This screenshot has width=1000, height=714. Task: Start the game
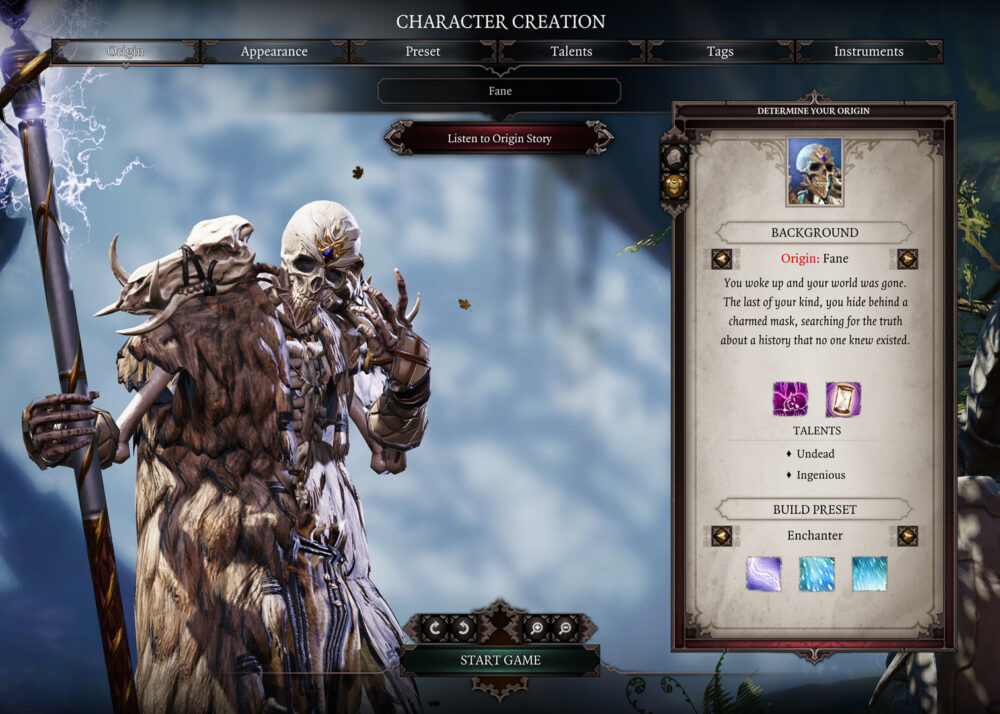pyautogui.click(x=500, y=660)
